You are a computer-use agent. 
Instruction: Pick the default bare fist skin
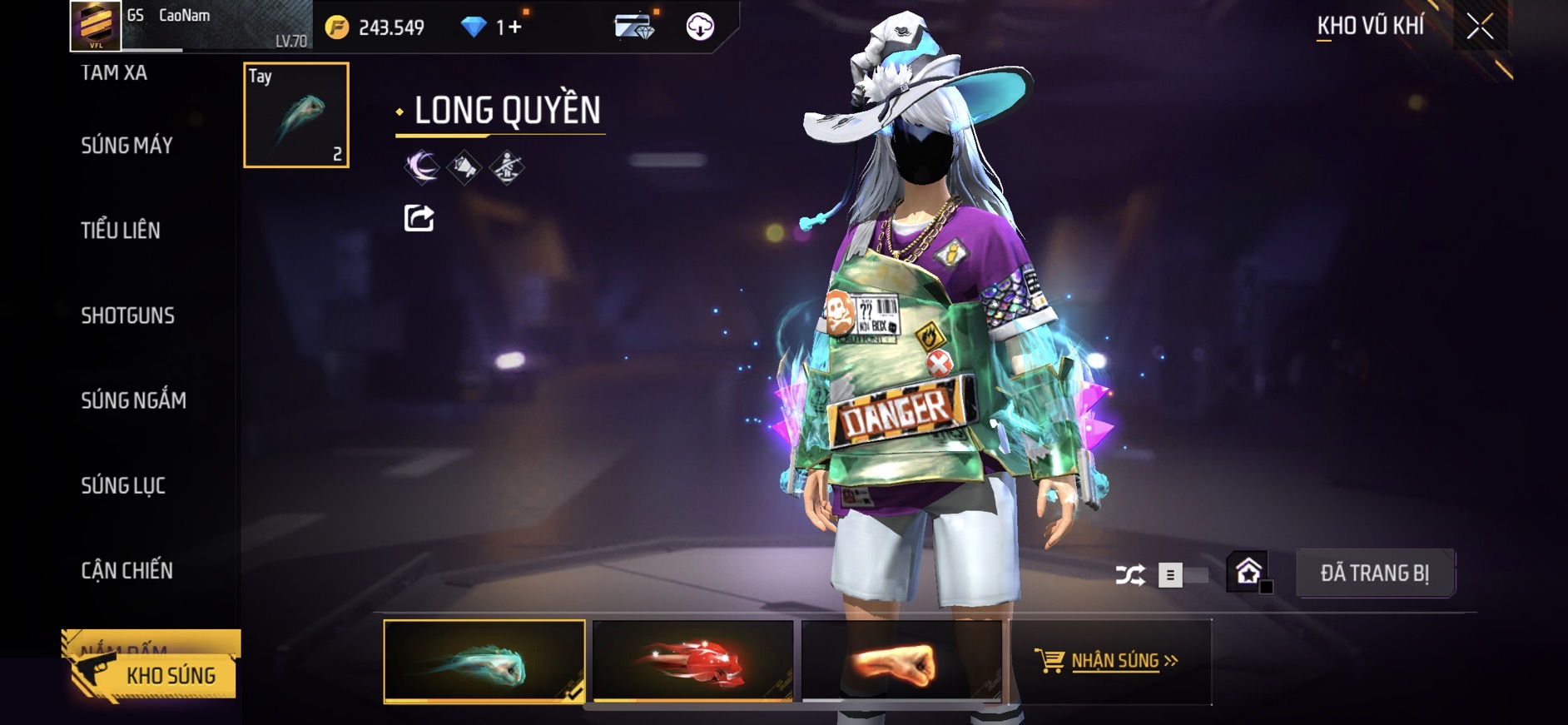point(901,662)
